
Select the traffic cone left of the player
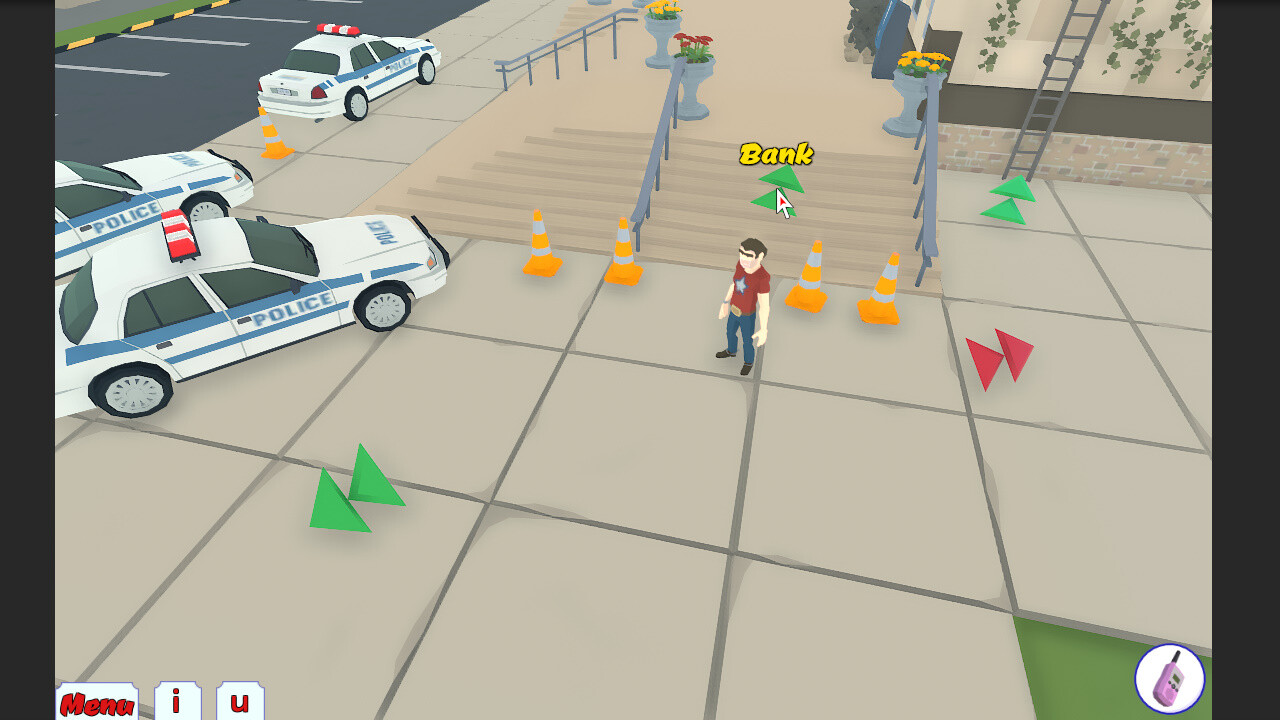(x=625, y=250)
